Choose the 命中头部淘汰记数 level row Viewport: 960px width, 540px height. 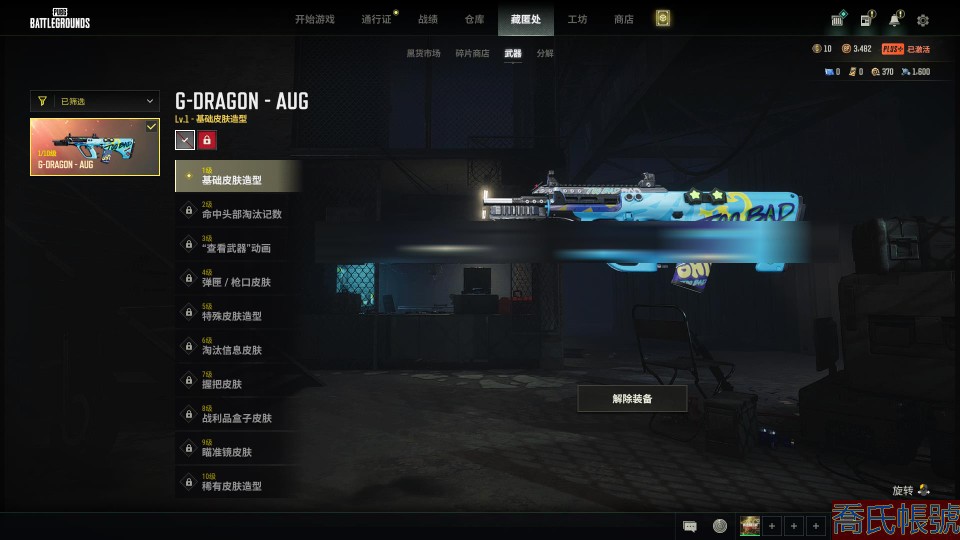[x=238, y=210]
